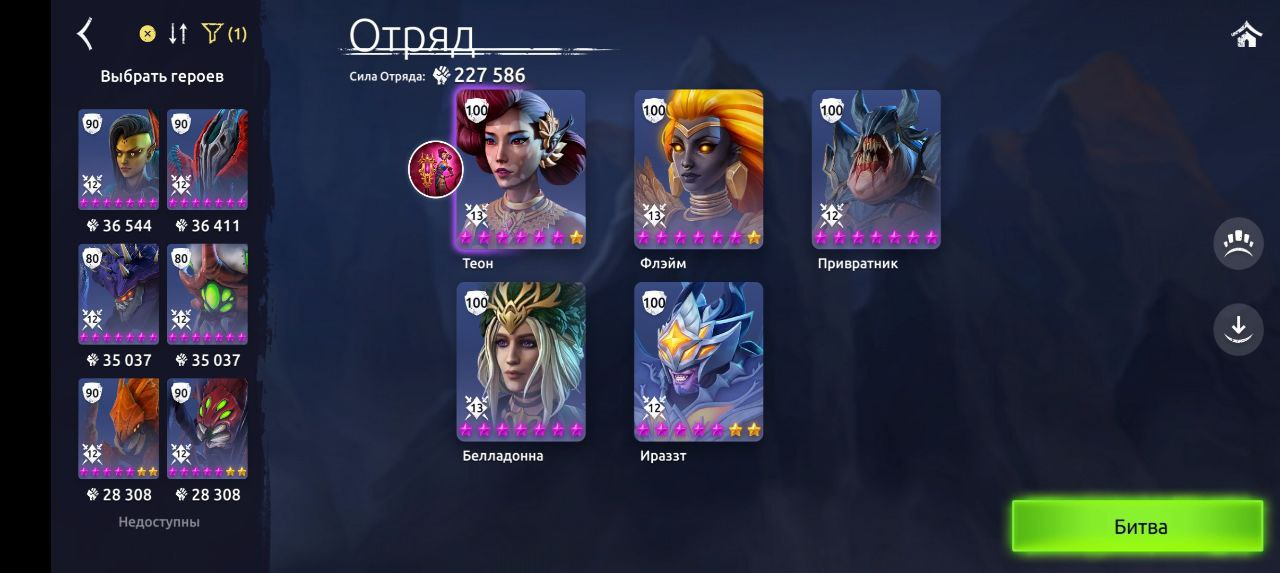The width and height of the screenshot is (1280, 573).
Task: Select Ираззт hero card in squad
Action: point(699,361)
